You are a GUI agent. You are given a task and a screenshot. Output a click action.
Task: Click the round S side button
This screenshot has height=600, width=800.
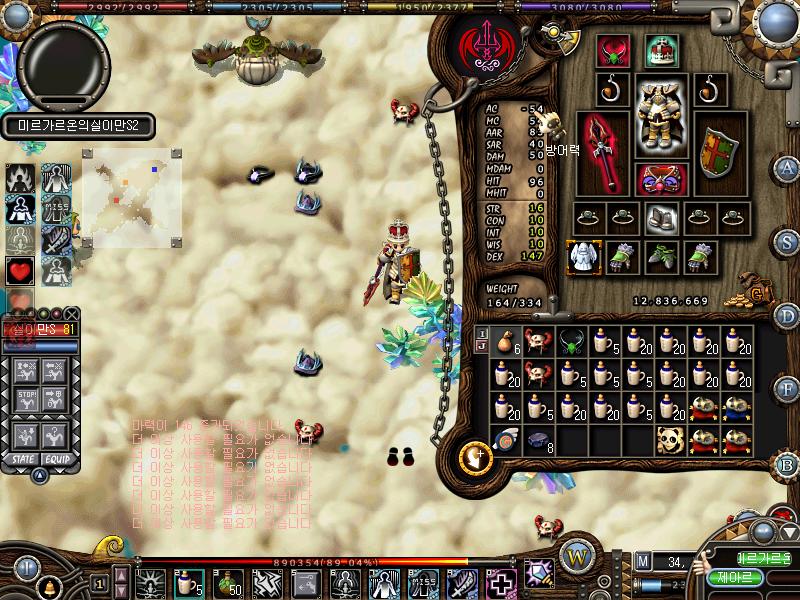(x=787, y=243)
